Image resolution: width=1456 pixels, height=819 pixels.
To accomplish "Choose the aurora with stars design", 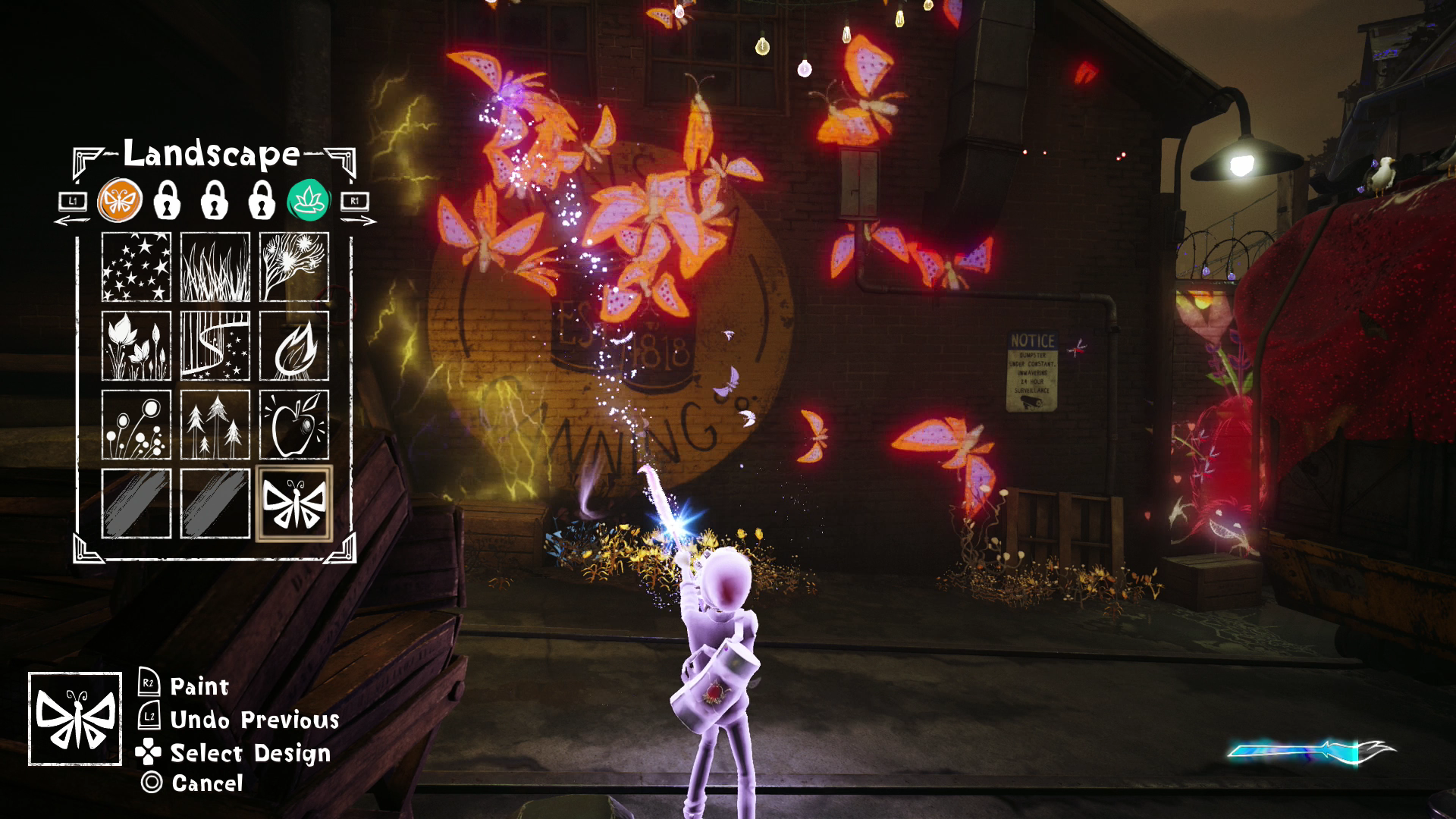I will [215, 346].
